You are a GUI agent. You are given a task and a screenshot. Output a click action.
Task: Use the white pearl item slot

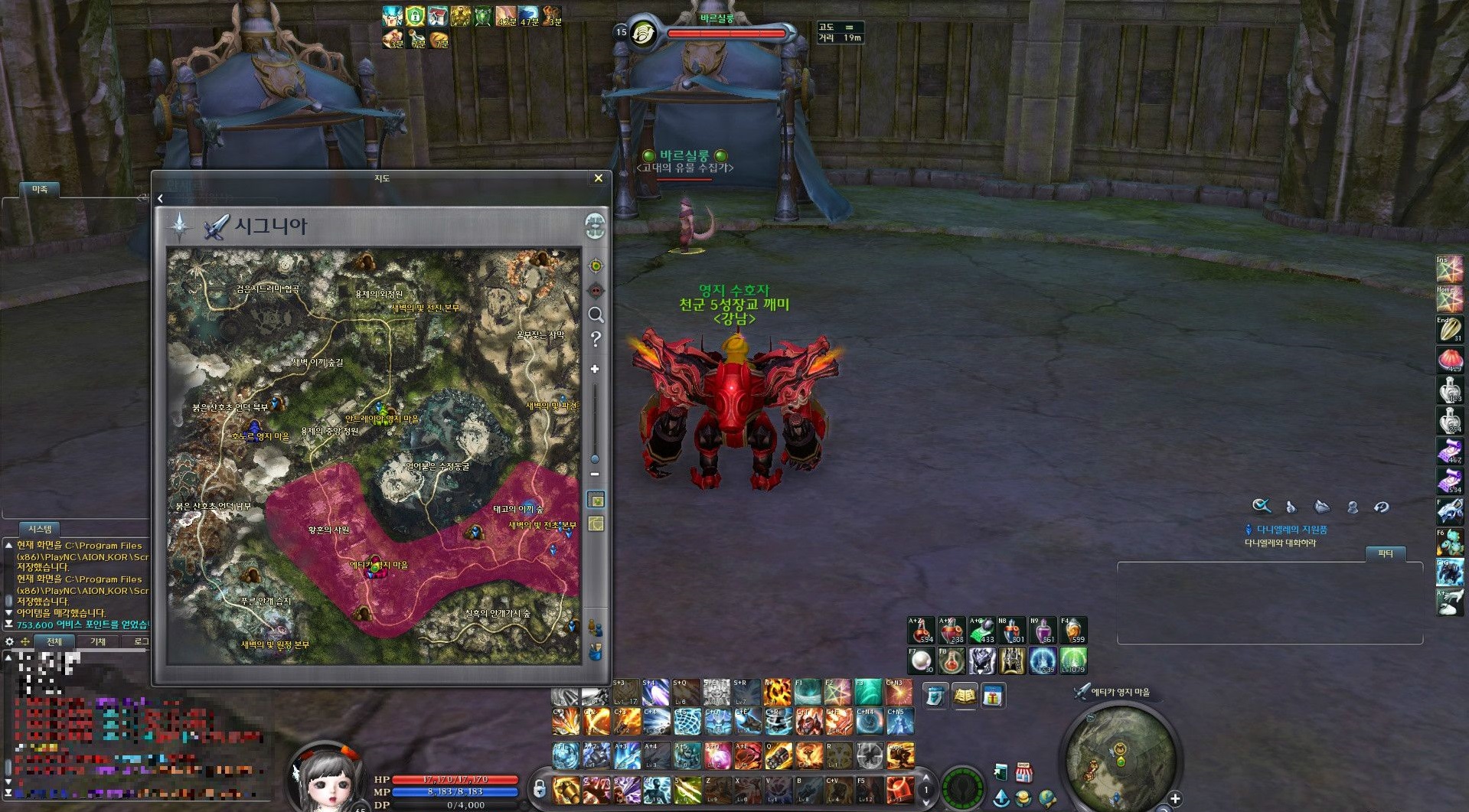921,660
